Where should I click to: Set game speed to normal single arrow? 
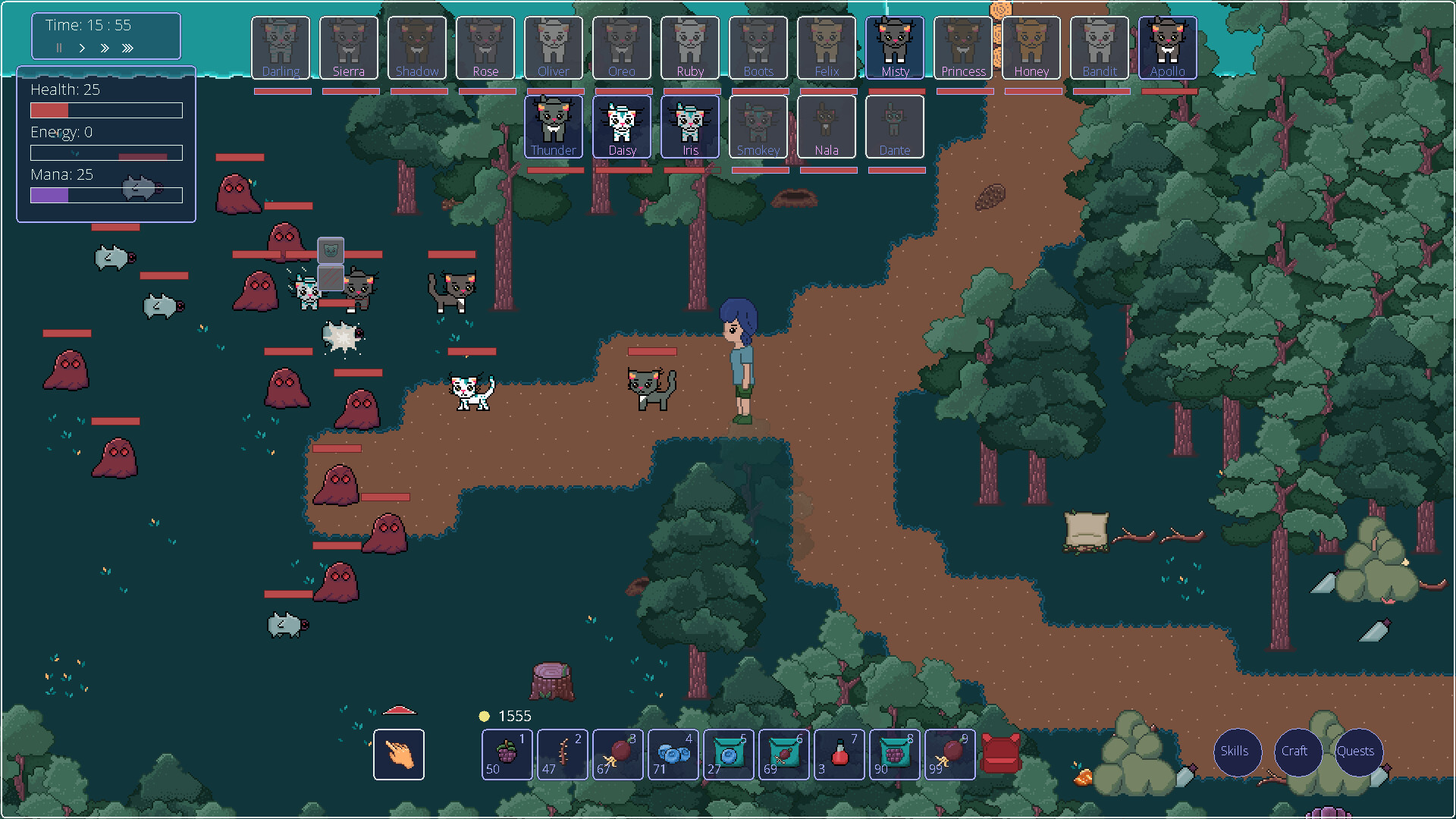click(82, 48)
